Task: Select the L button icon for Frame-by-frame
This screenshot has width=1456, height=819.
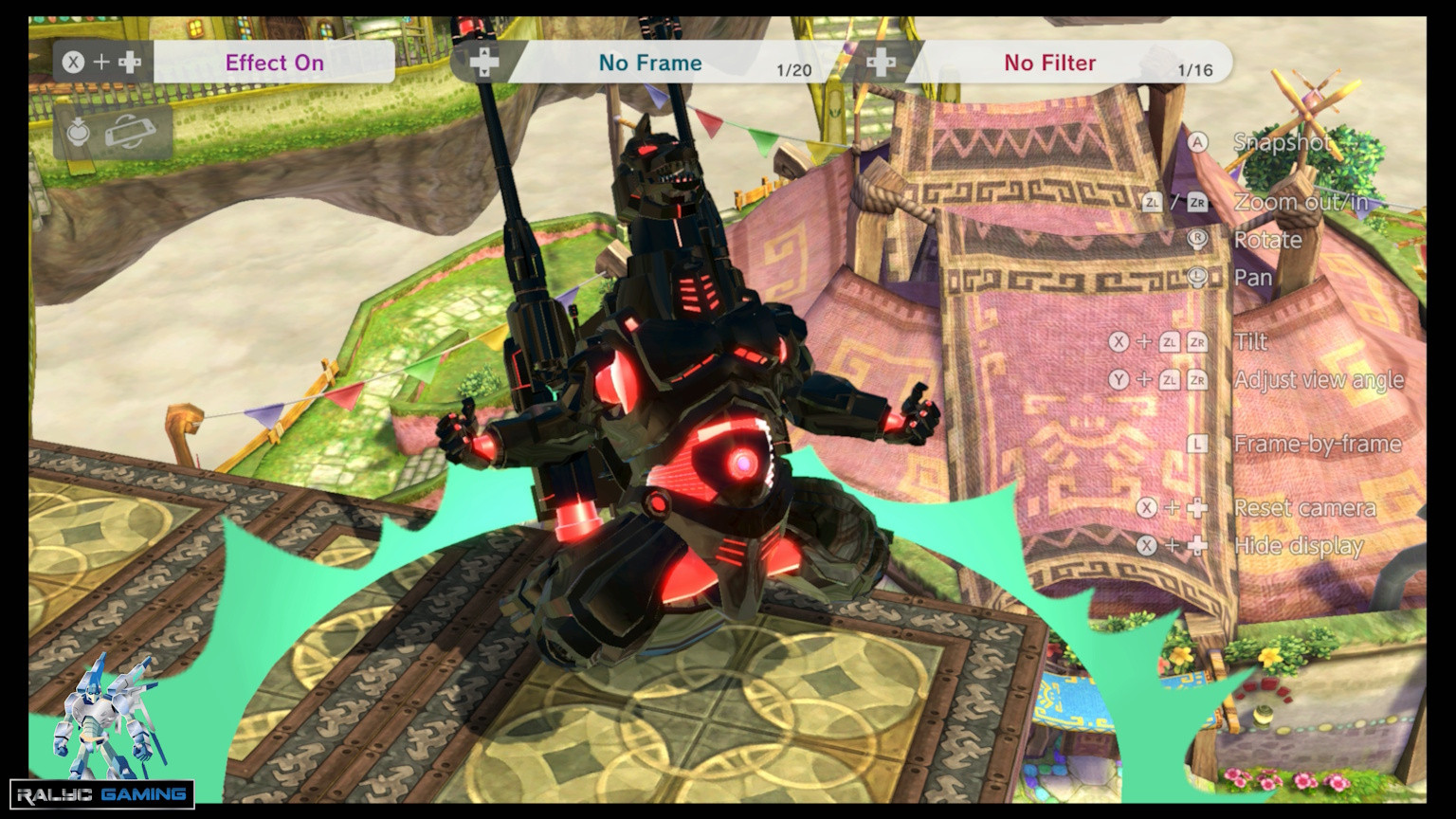Action: [x=1196, y=443]
